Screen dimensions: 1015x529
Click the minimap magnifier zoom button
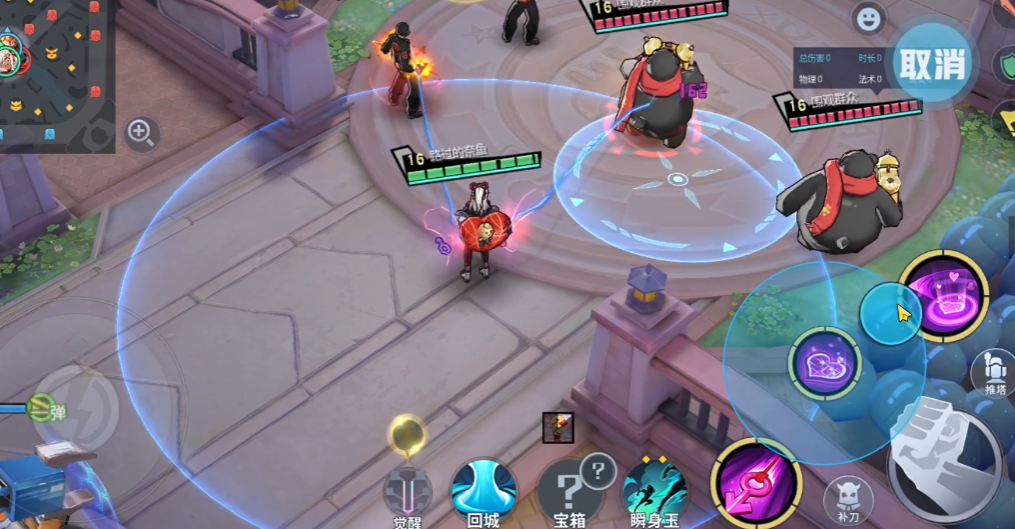point(142,132)
